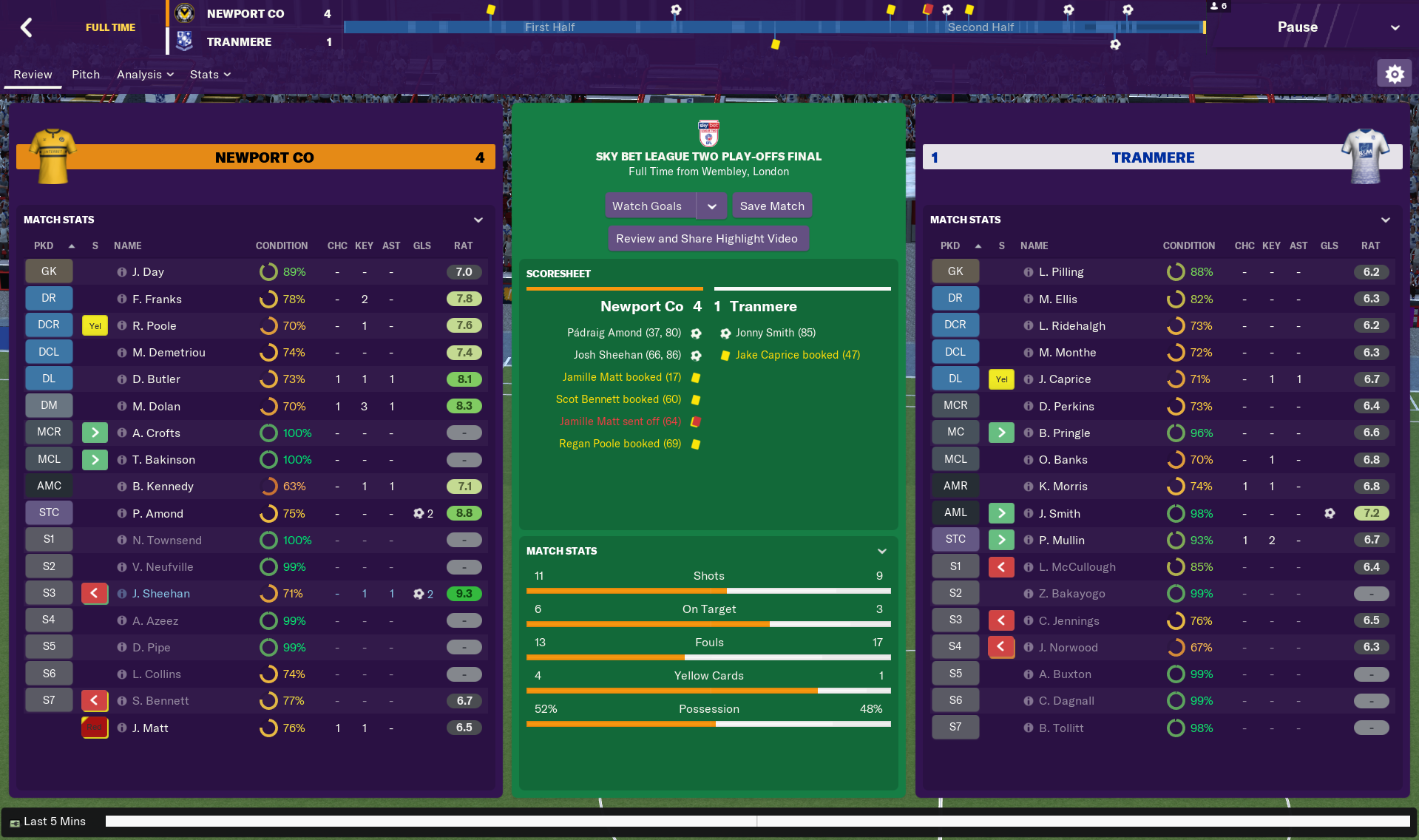This screenshot has width=1419, height=840.
Task: Open the Stats dropdown menu
Action: coord(210,75)
